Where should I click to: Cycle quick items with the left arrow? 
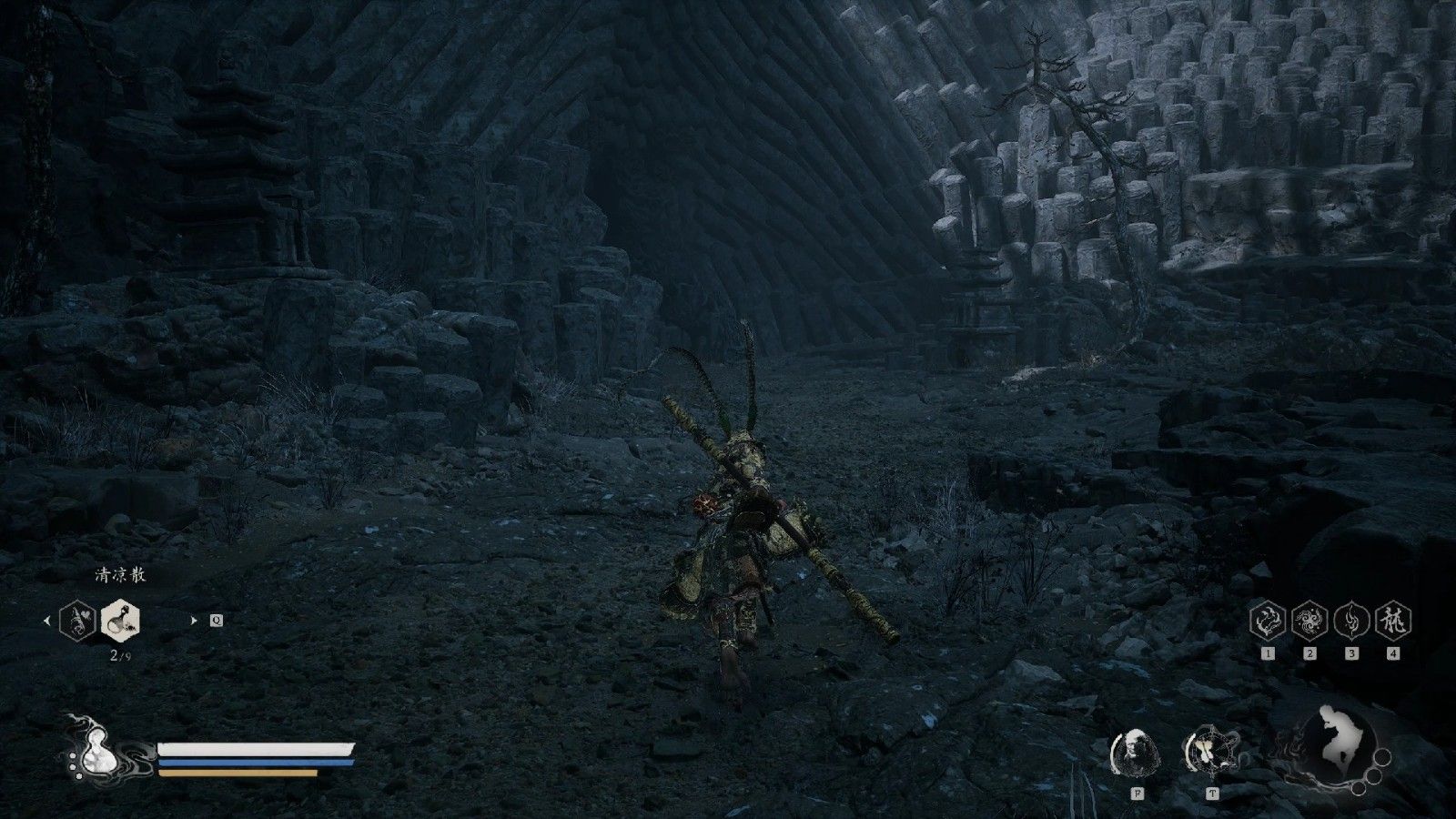tap(47, 621)
